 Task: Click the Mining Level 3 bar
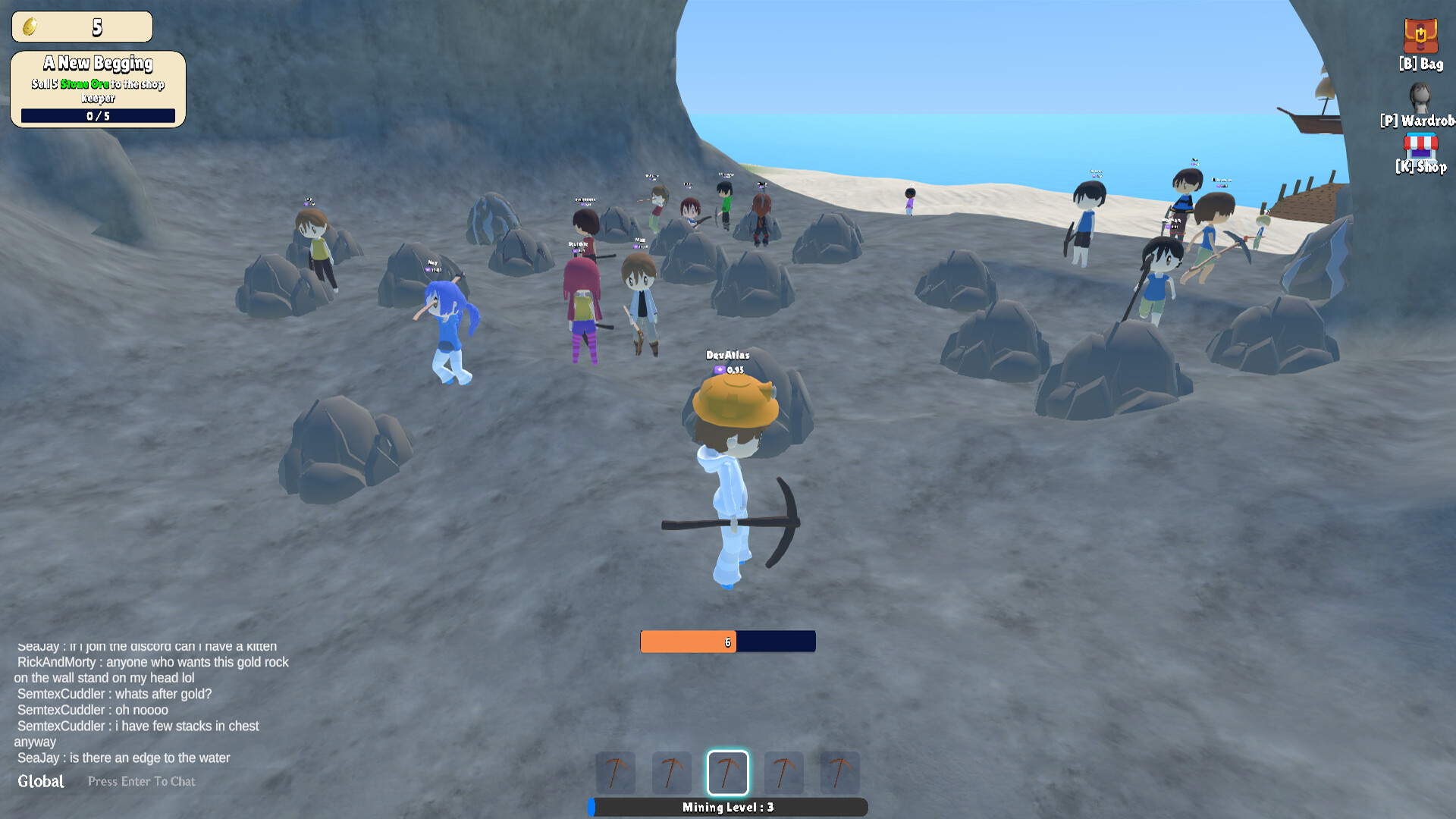[x=727, y=808]
